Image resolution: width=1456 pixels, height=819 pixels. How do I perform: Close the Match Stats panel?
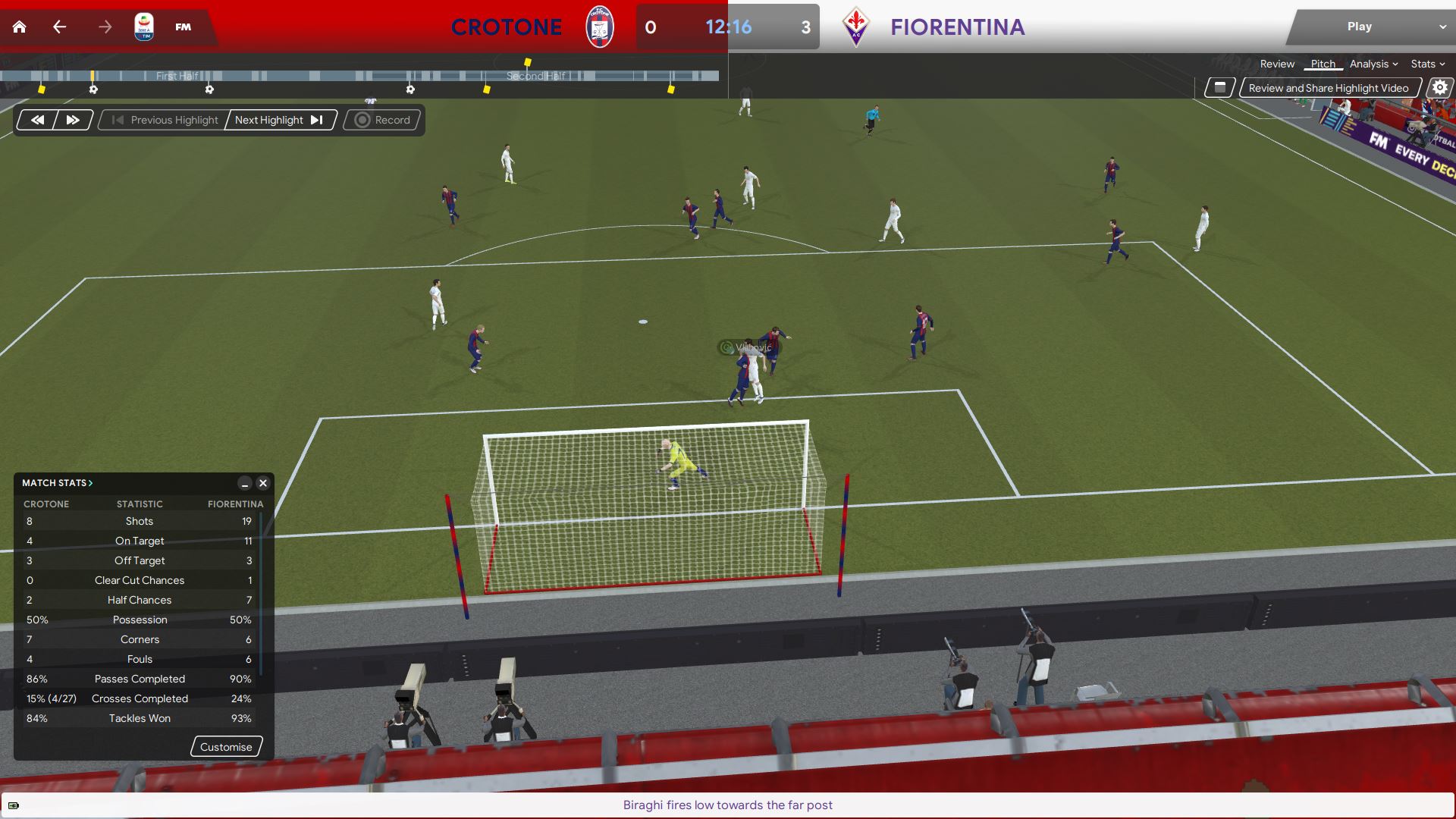263,483
